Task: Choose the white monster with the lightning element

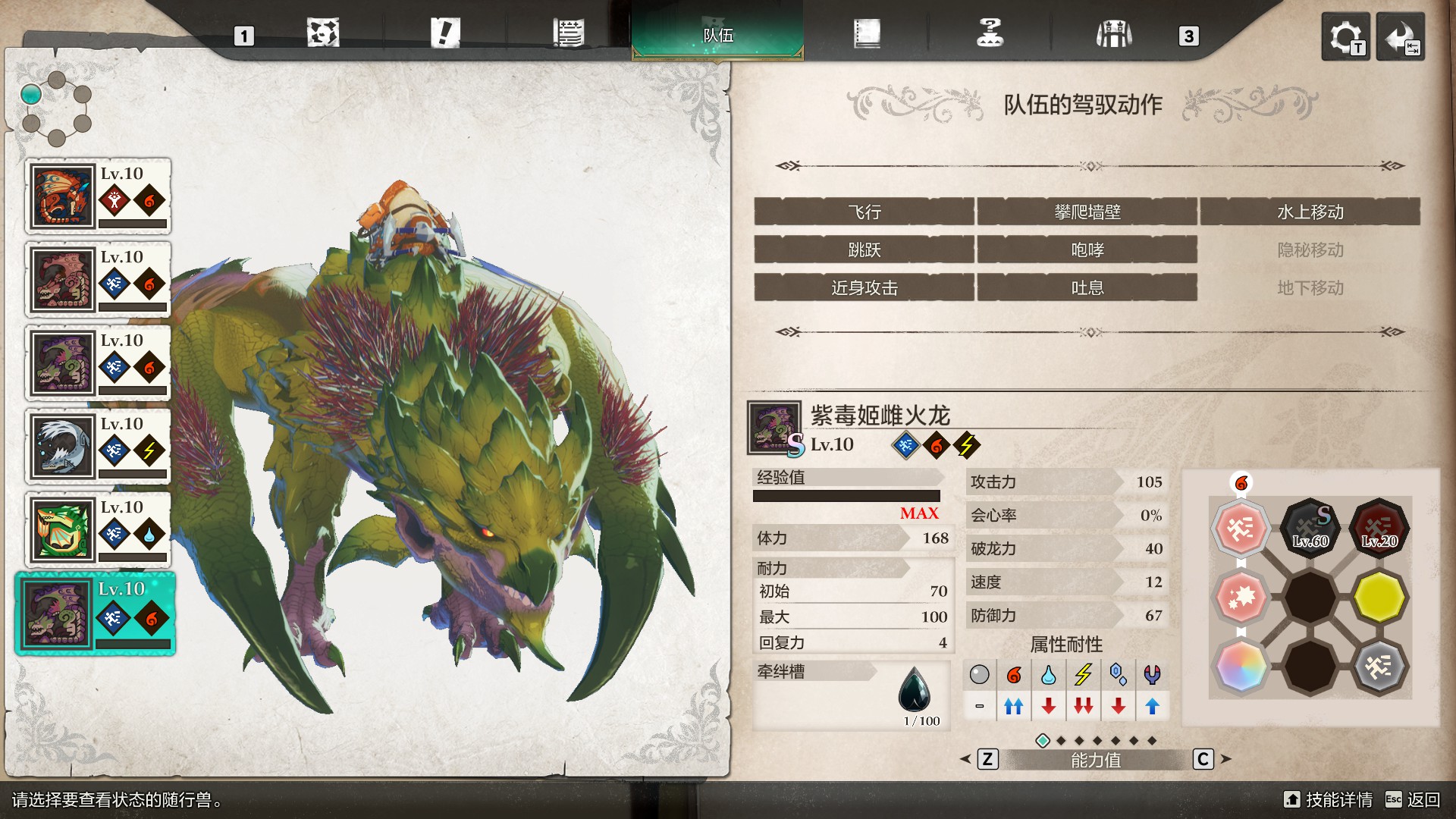Action: tap(98, 447)
